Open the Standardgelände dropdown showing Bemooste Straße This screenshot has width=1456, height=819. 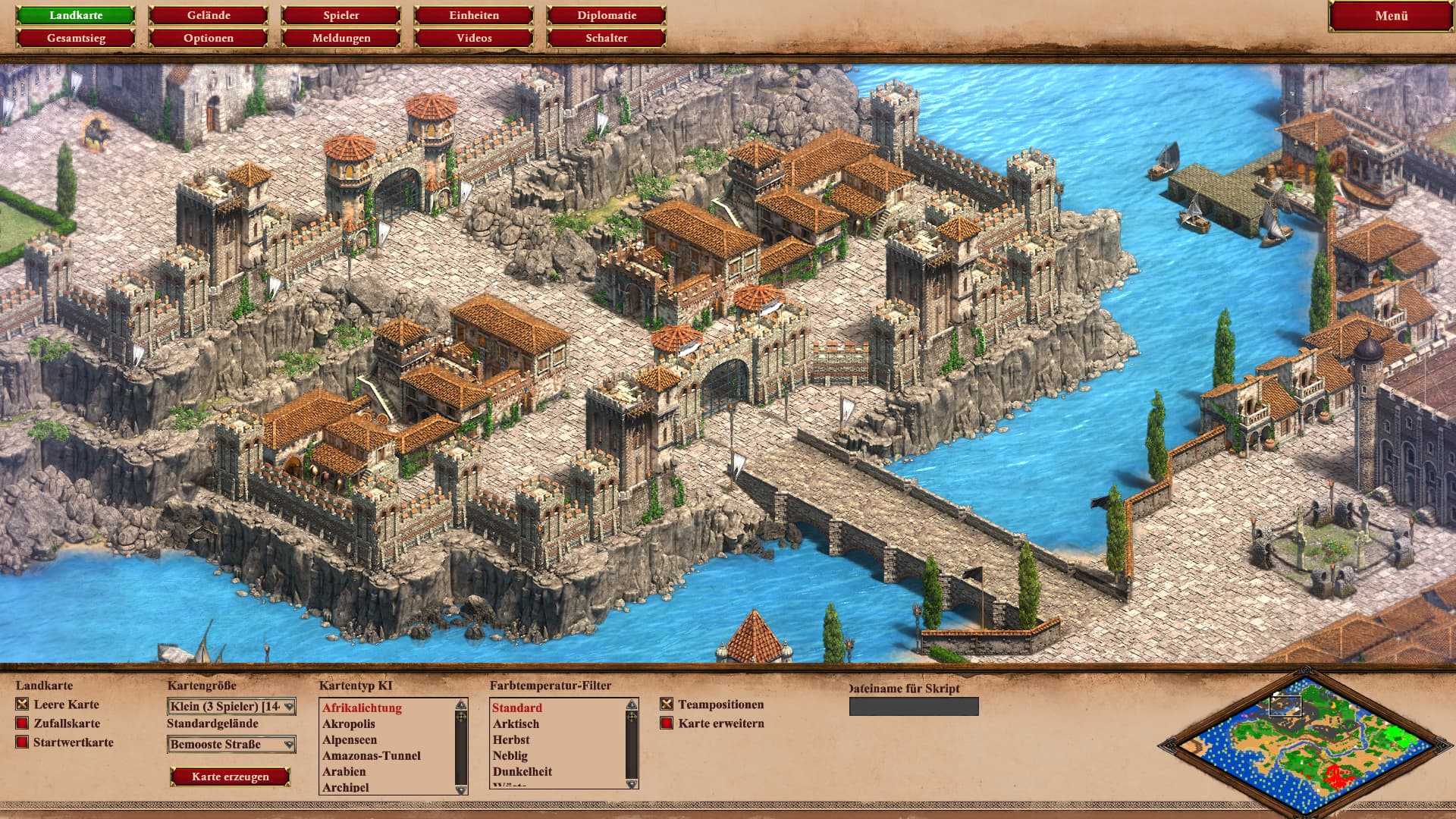231,745
